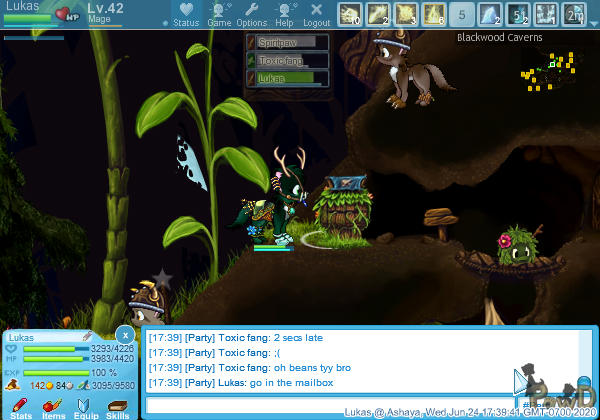
Task: Use the ice crystal skill slot
Action: click(490, 14)
